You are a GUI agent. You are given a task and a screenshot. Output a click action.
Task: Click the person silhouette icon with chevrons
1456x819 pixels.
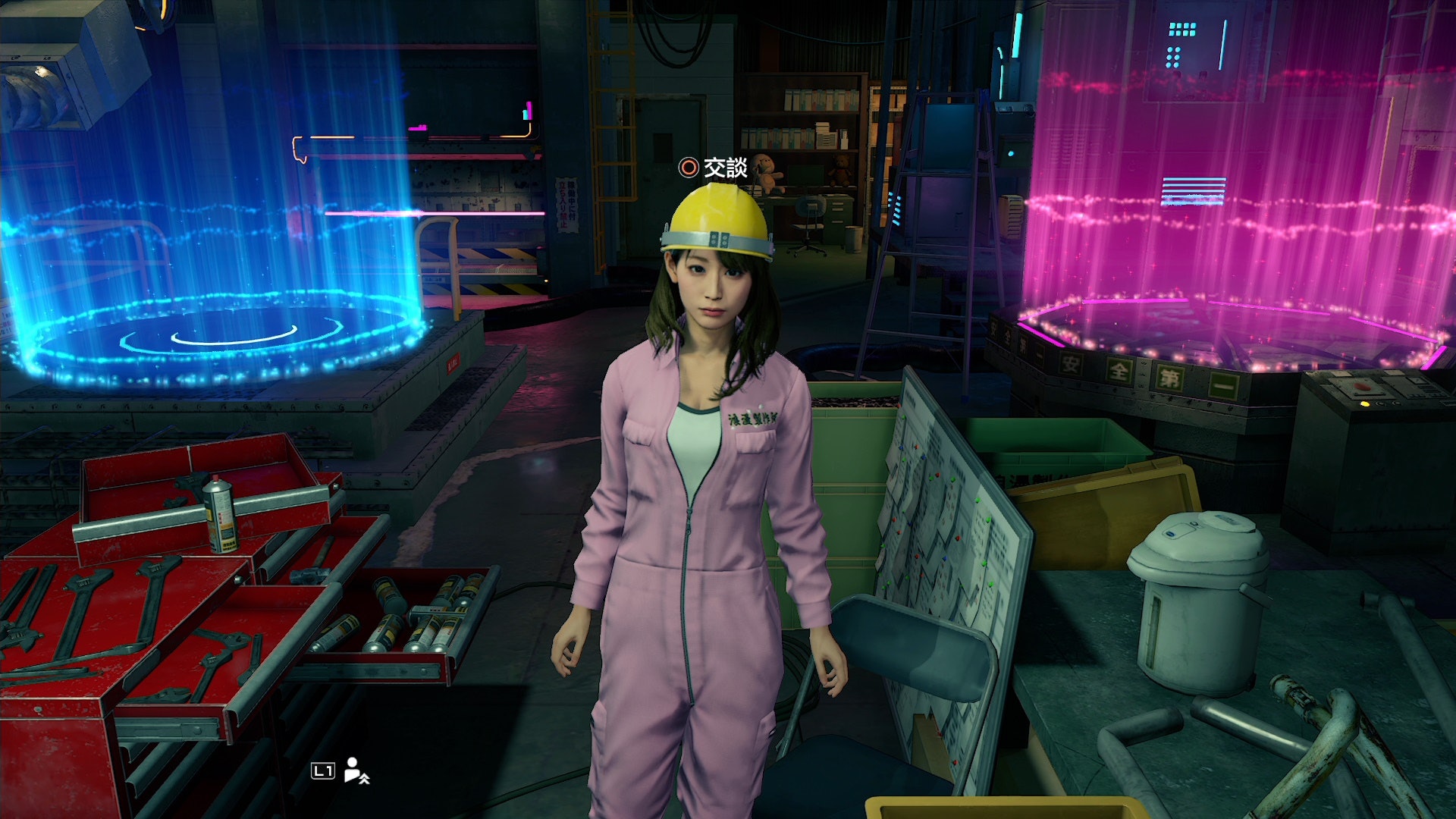[x=356, y=770]
